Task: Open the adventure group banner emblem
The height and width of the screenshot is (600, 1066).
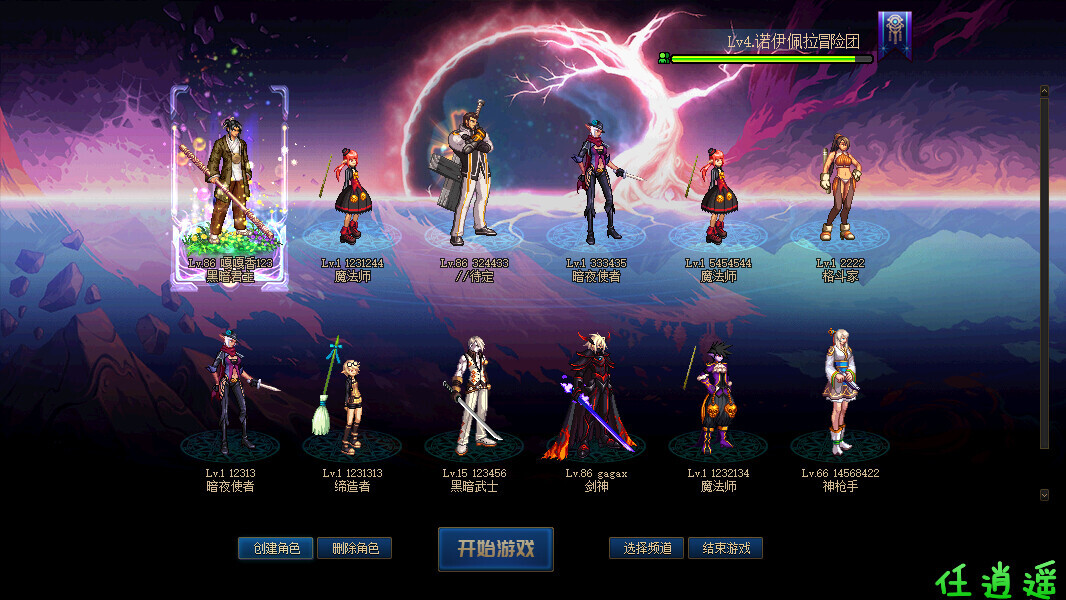Action: [894, 34]
